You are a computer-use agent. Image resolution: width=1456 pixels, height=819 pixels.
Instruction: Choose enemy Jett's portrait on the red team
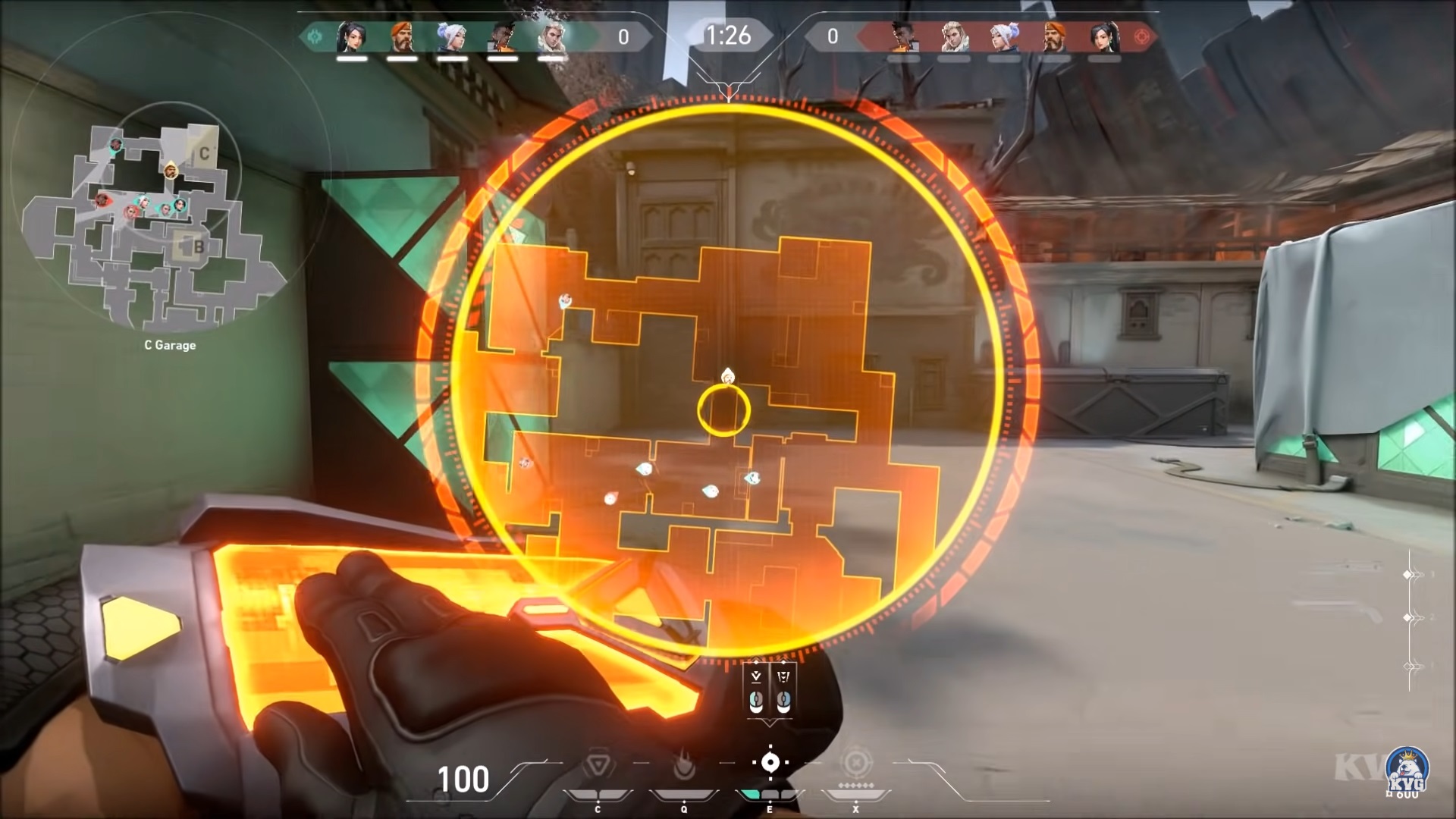click(x=1003, y=36)
